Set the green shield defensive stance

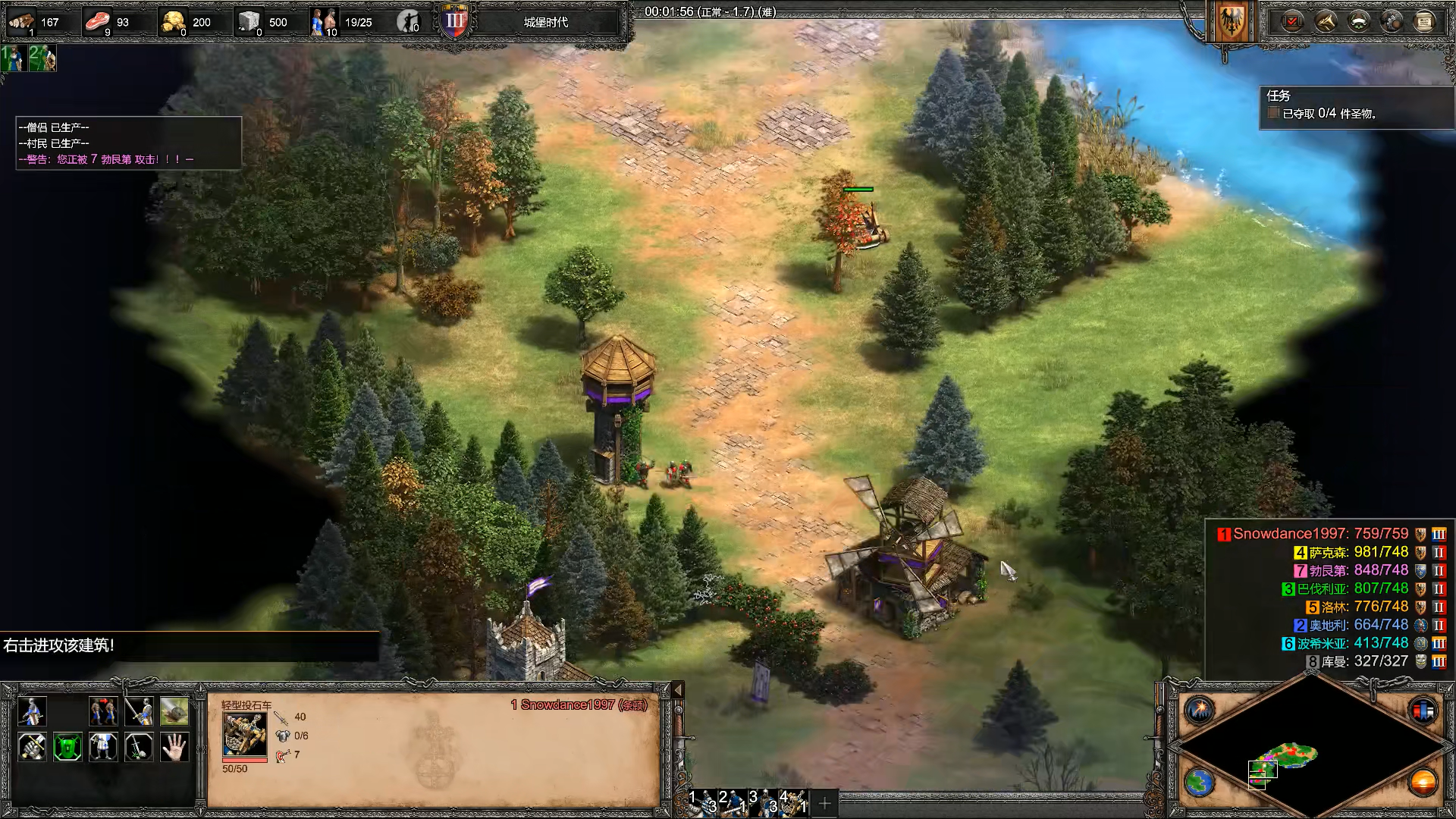[x=67, y=747]
